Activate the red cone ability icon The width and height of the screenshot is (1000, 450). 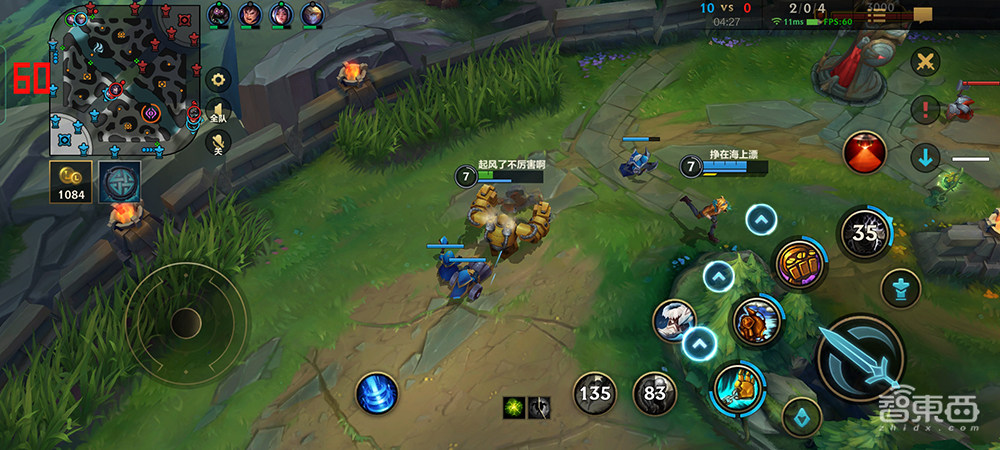pos(865,153)
